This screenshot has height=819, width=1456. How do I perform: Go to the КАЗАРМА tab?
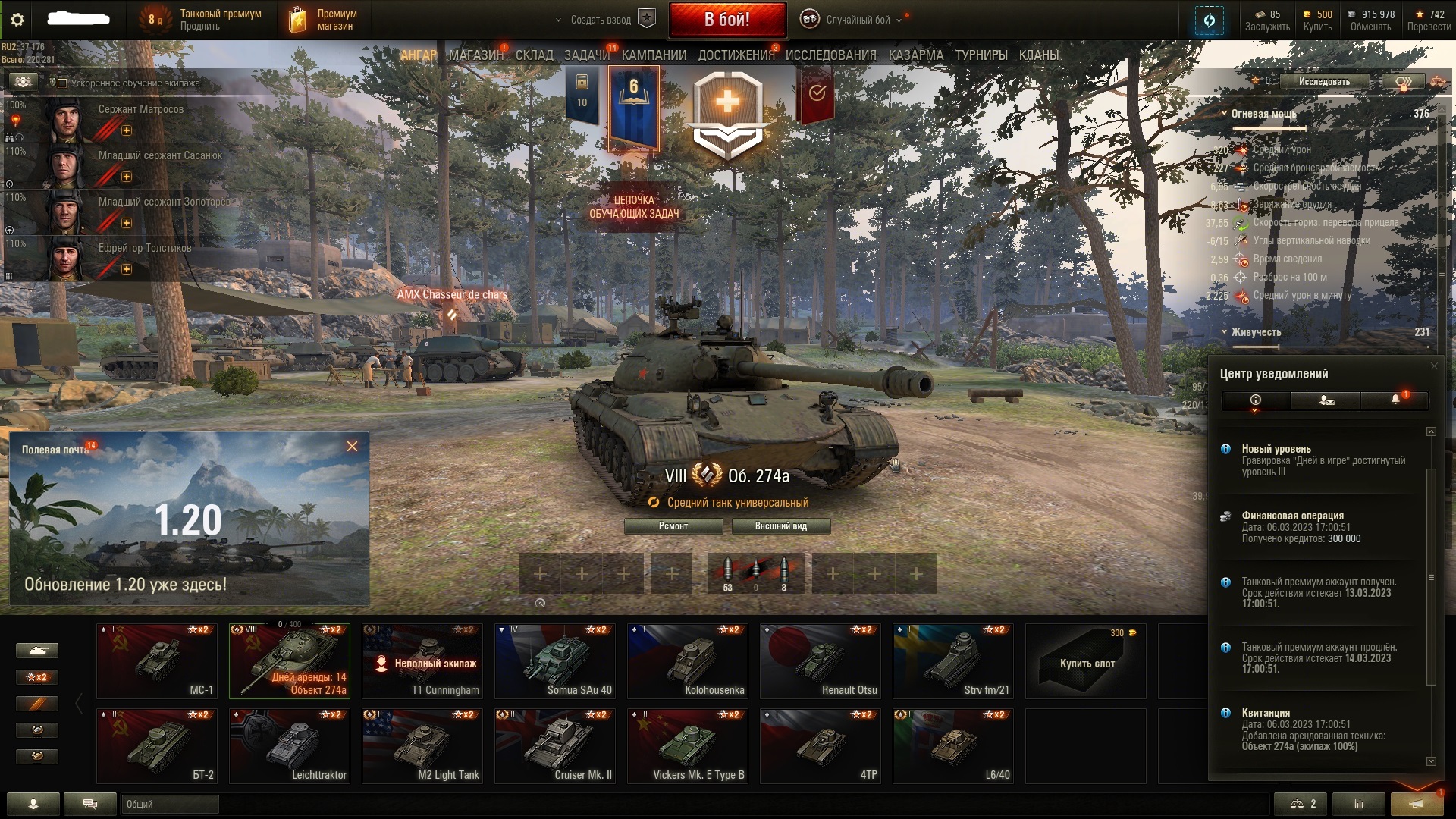pyautogui.click(x=915, y=55)
